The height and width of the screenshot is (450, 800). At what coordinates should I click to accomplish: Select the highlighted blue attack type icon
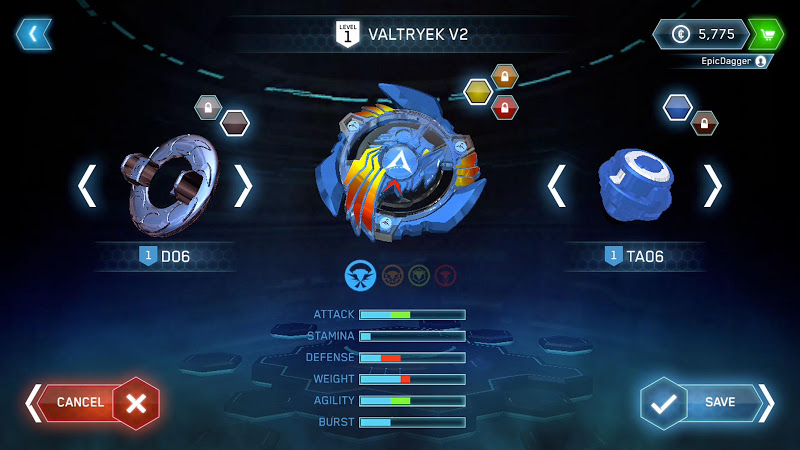[x=360, y=274]
